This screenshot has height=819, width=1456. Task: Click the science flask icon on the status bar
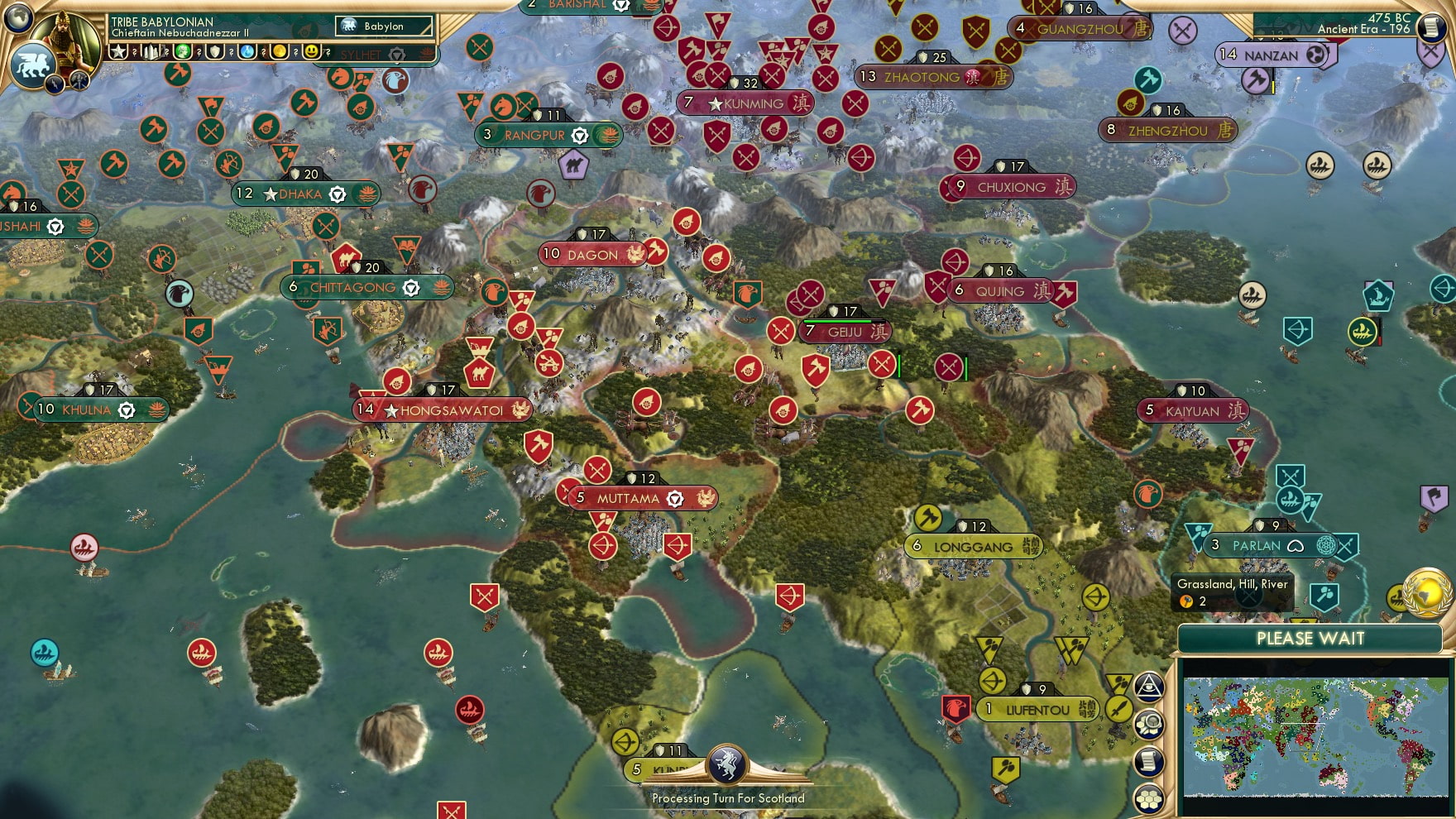(x=247, y=52)
